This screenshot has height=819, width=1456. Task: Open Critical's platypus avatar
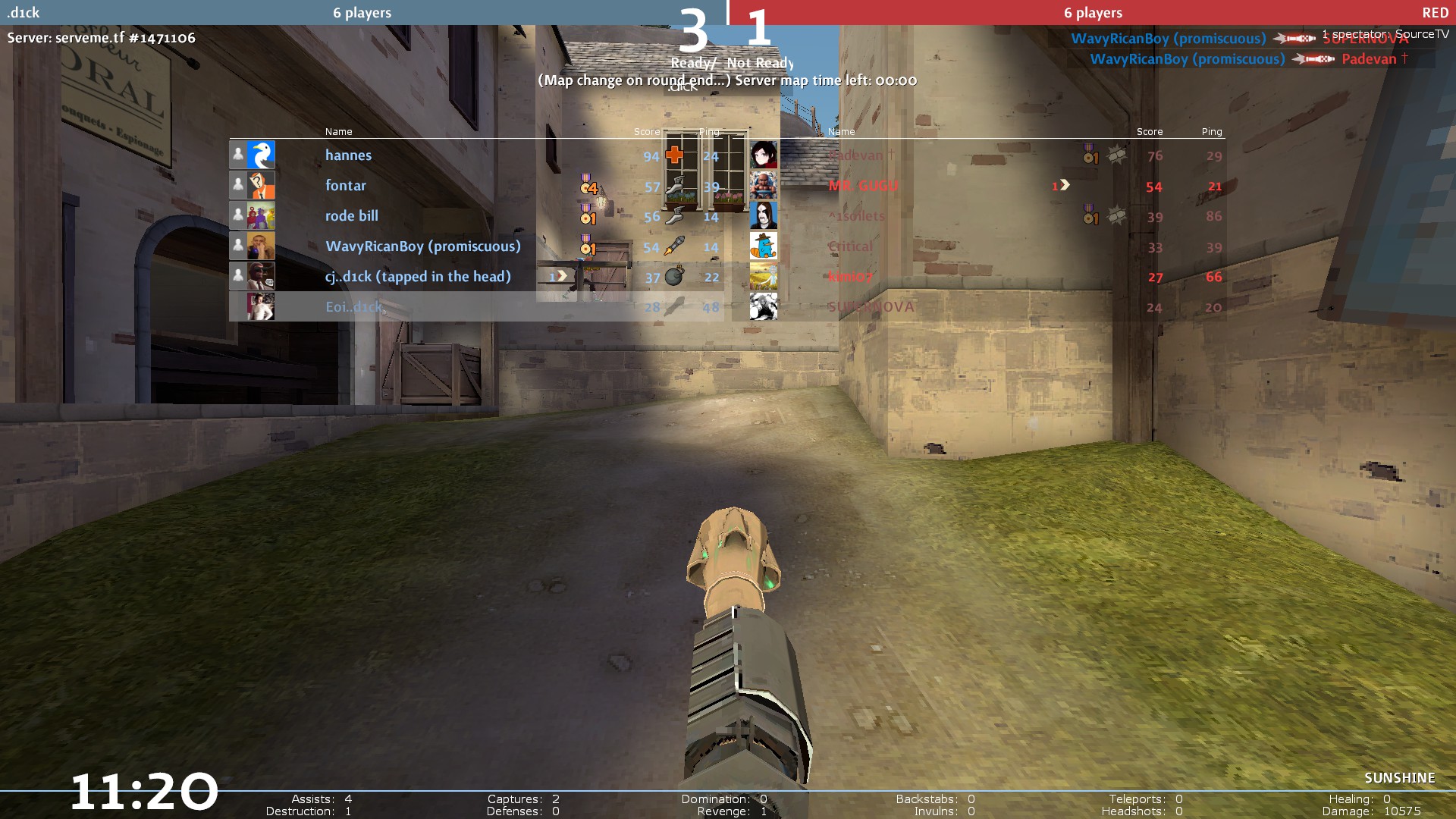tap(764, 246)
